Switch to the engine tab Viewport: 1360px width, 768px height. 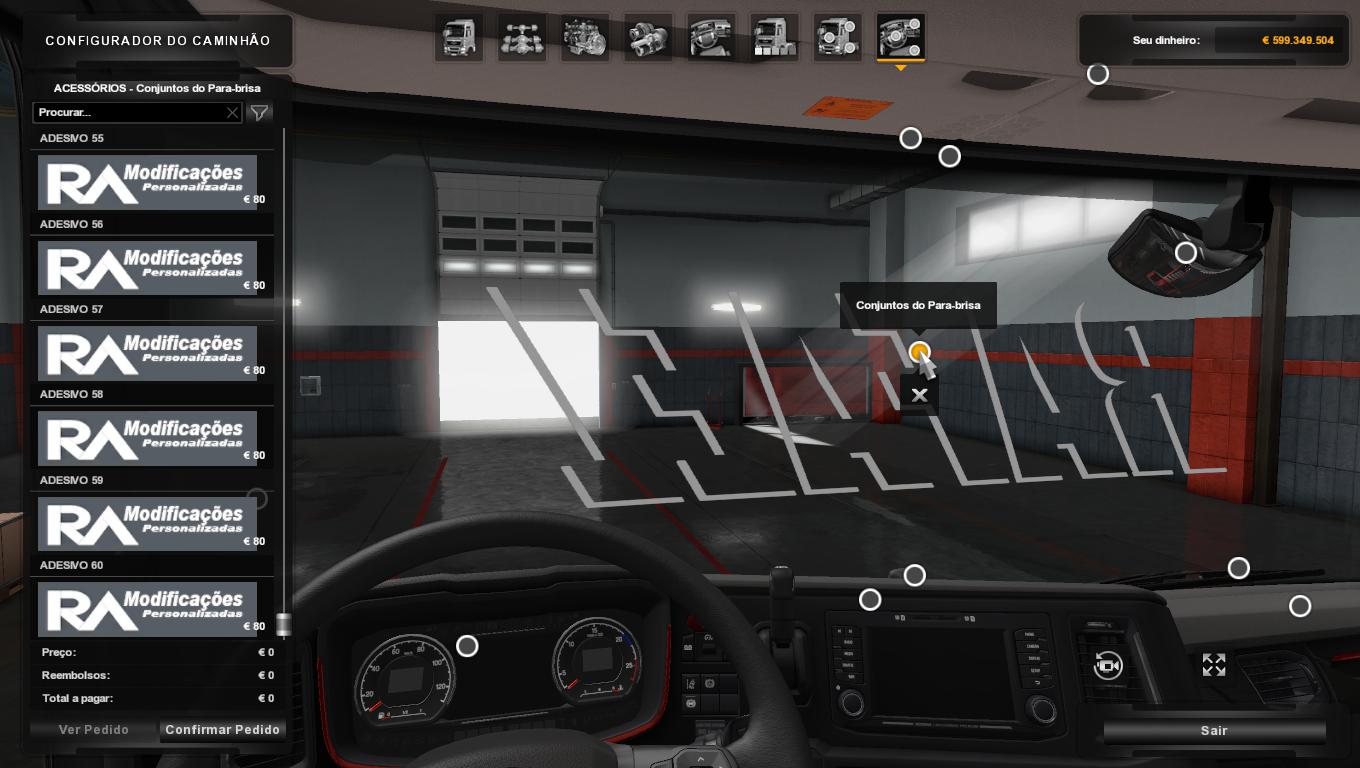tap(585, 38)
